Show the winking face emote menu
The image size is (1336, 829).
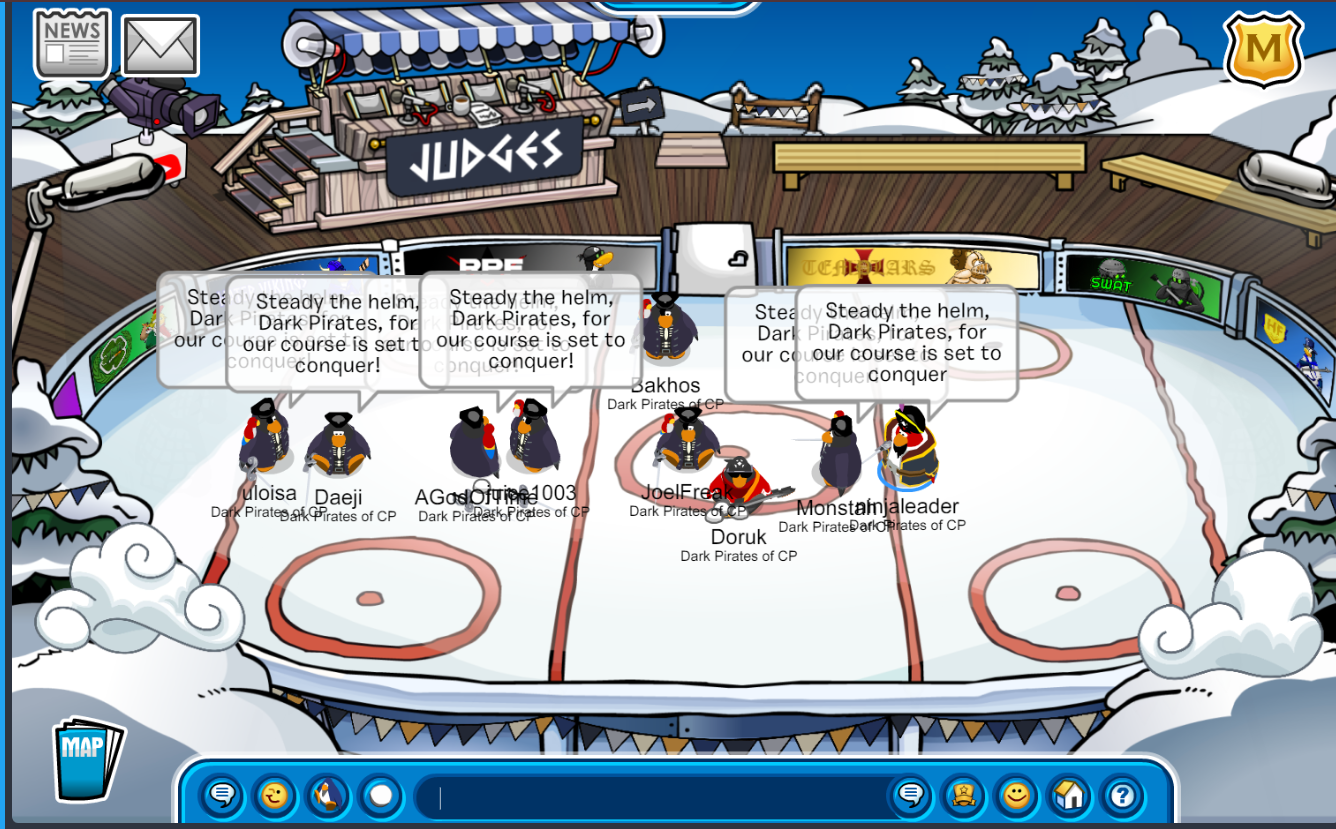pos(275,796)
